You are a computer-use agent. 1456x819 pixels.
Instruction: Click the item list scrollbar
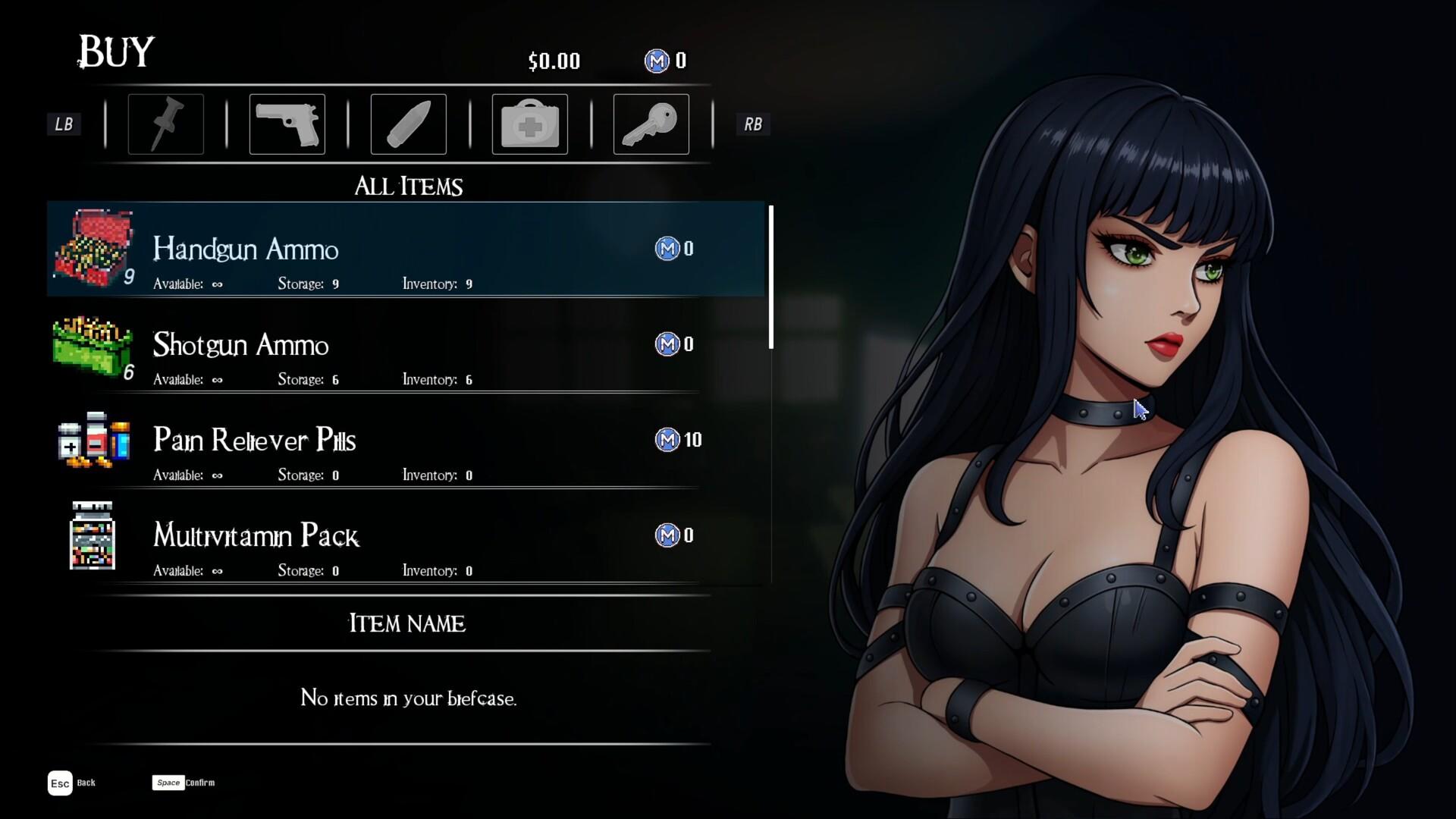pos(770,278)
